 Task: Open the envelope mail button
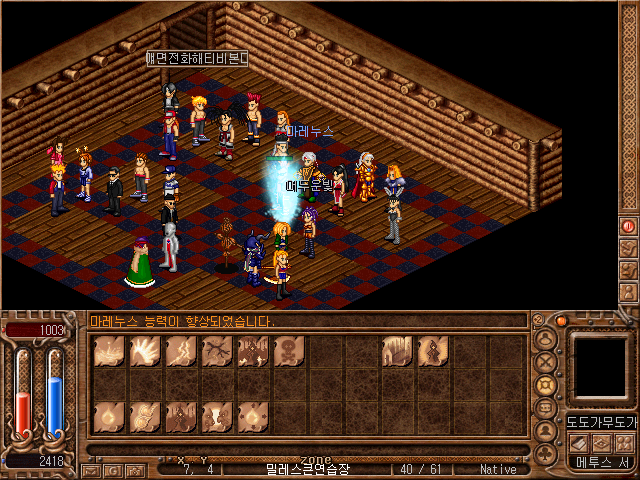point(92,470)
